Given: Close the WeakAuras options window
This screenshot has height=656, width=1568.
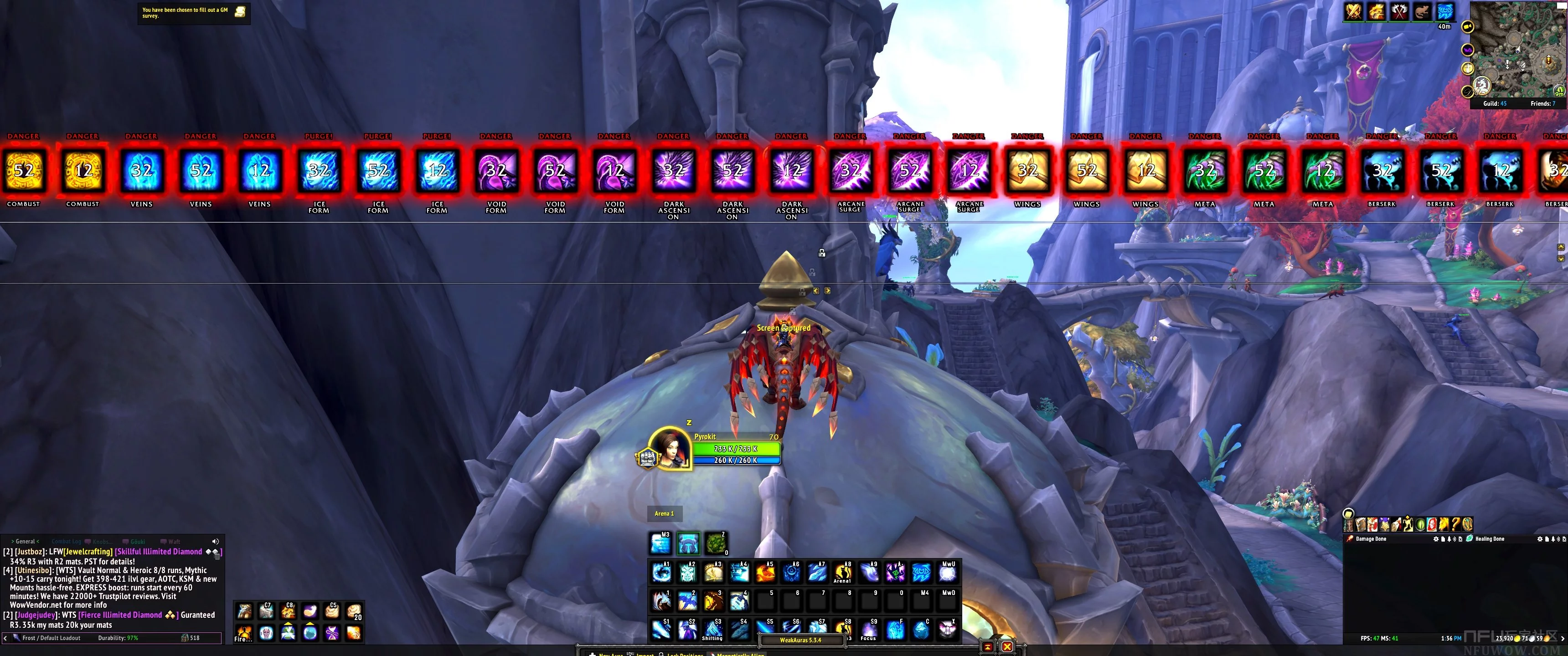Looking at the screenshot, I should coord(1007,646).
